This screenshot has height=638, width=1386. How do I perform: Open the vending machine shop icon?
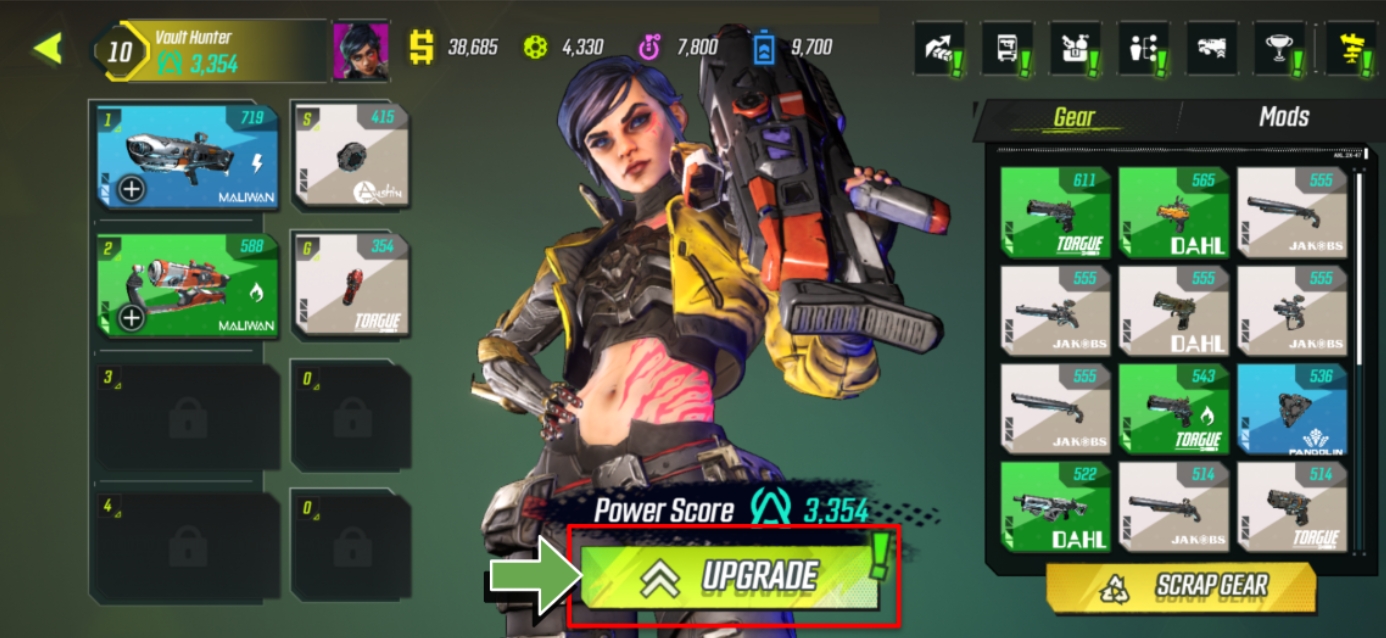pyautogui.click(x=1006, y=48)
